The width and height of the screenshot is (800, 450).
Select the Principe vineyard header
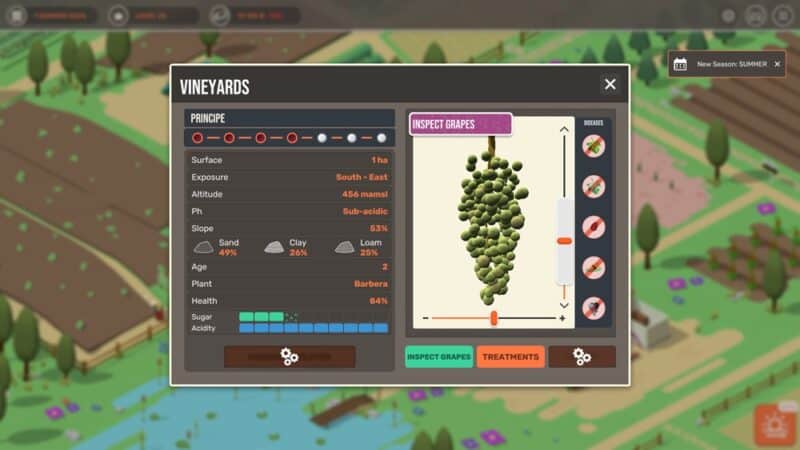[289, 118]
